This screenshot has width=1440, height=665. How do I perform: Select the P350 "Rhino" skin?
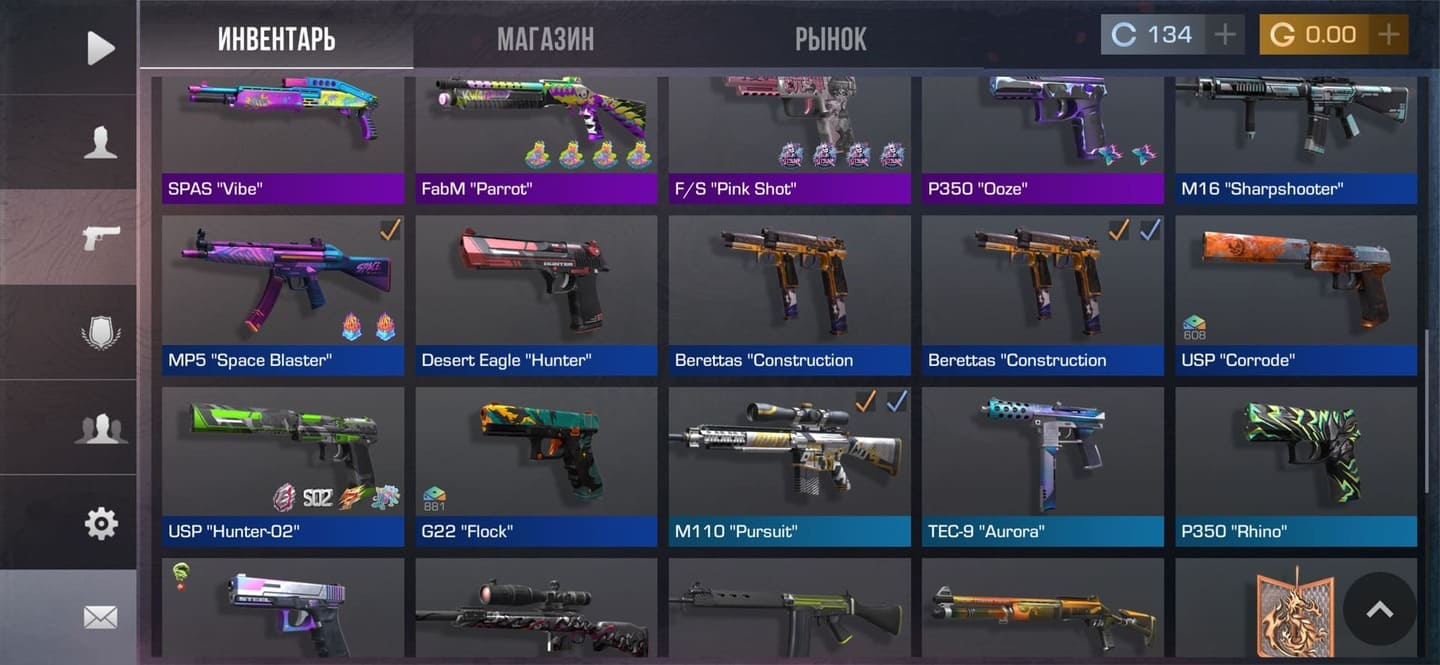(x=1296, y=466)
